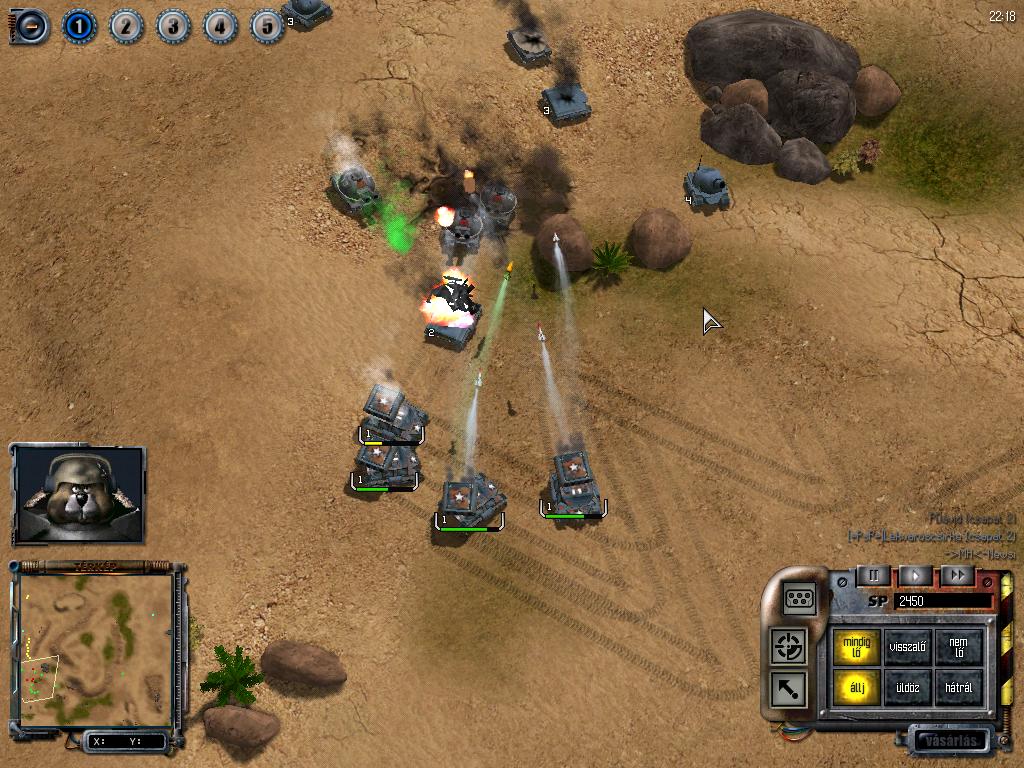Pause the game speed
This screenshot has height=768, width=1024.
[x=873, y=575]
